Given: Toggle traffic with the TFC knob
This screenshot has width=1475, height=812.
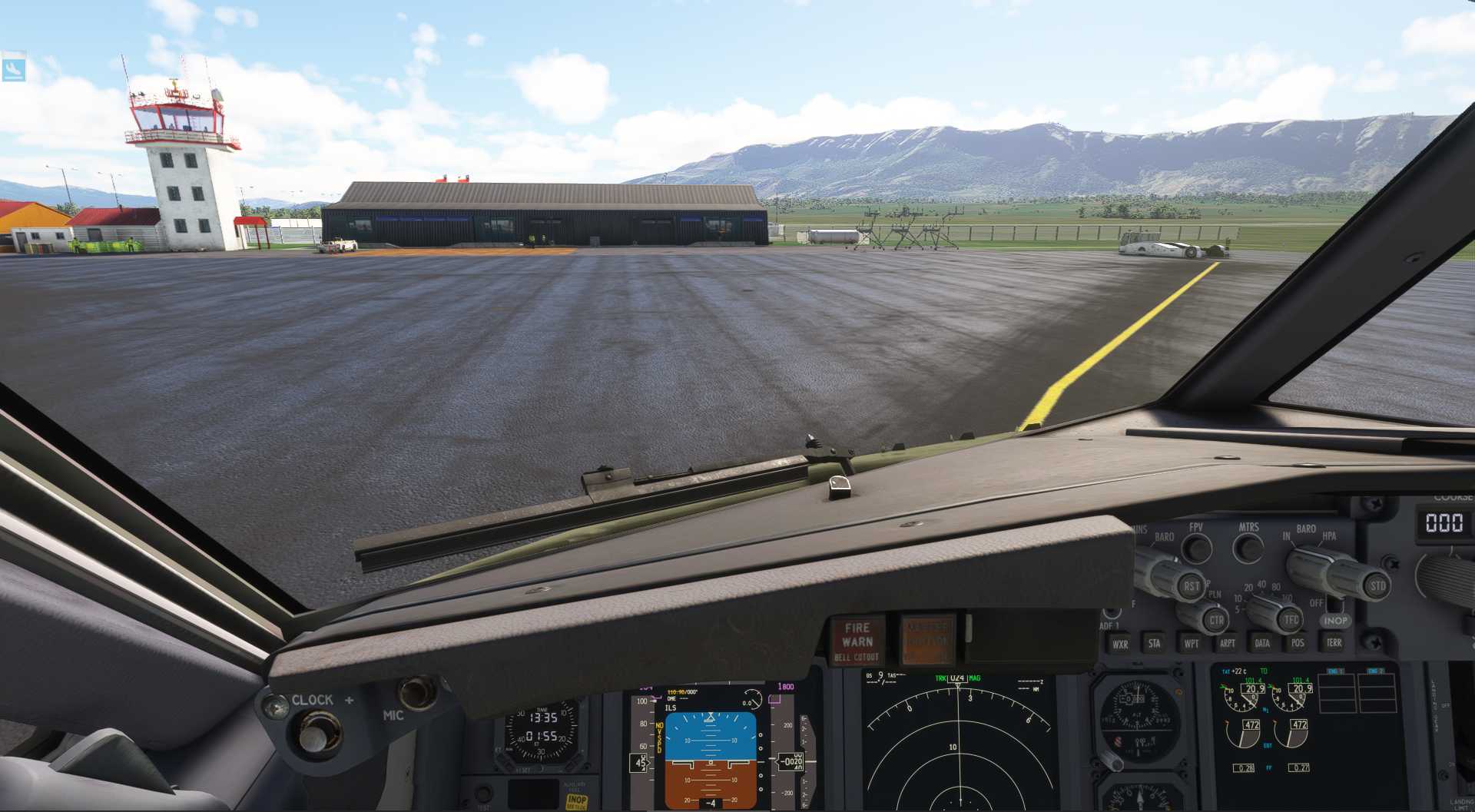Looking at the screenshot, I should 1291,619.
